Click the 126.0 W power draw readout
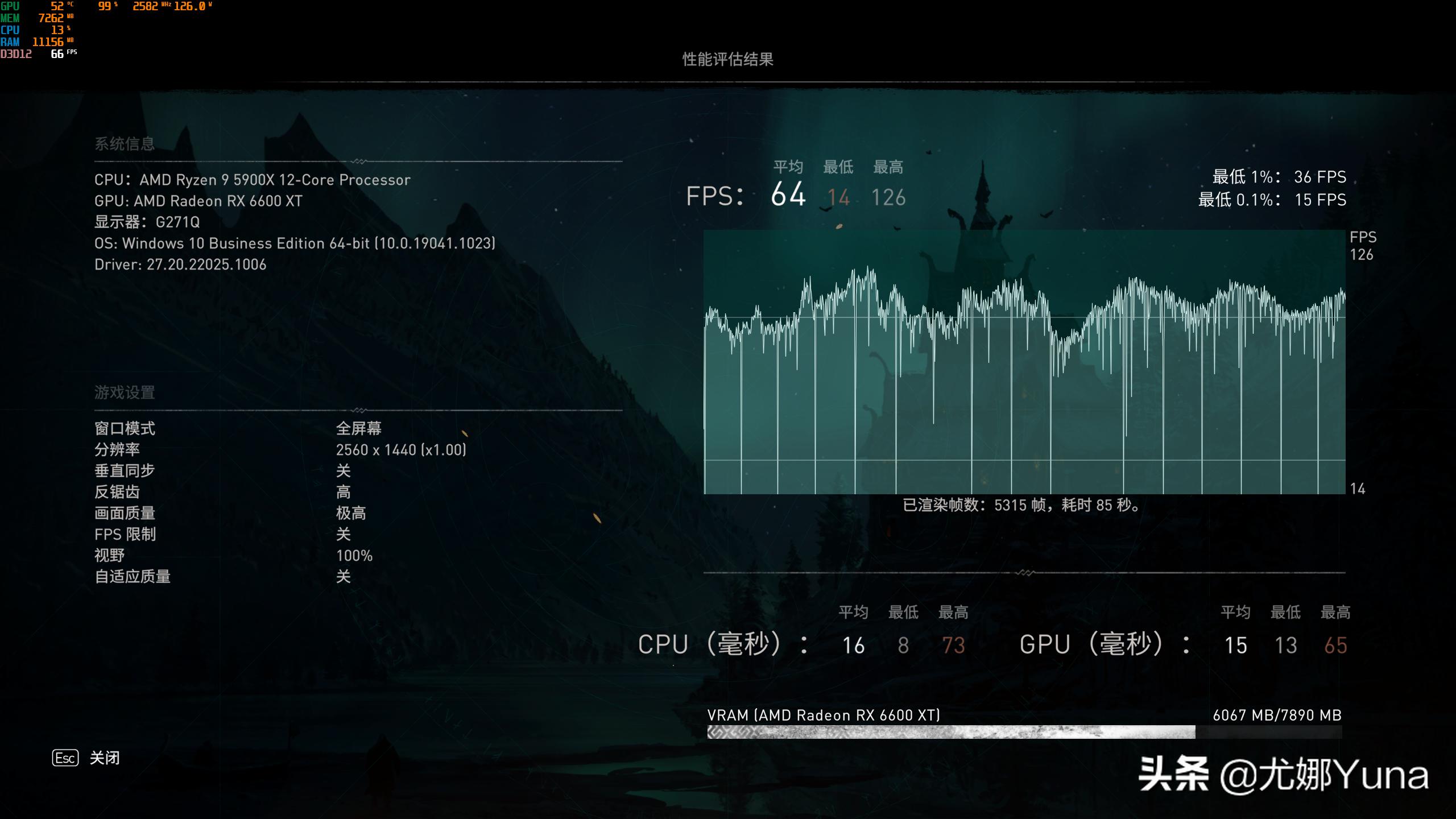This screenshot has height=819, width=1456. coord(195,7)
